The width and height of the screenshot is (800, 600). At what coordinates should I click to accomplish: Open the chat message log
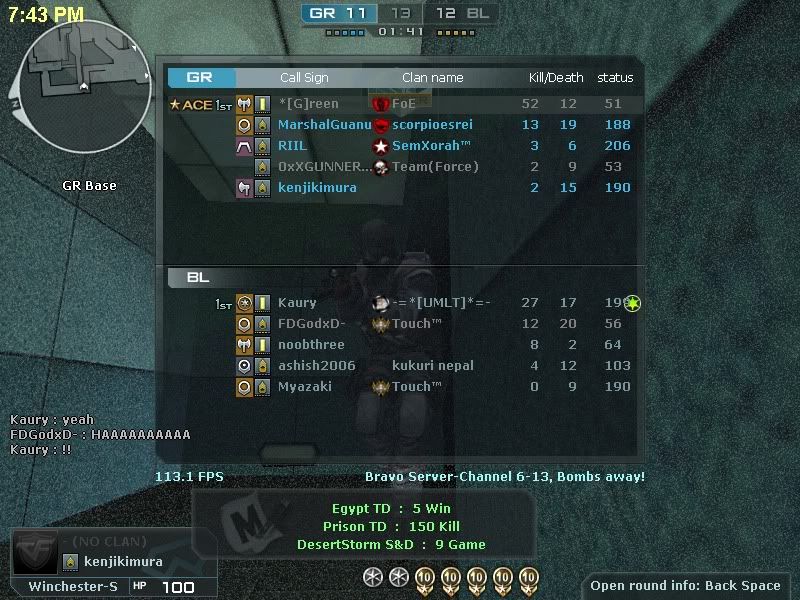click(x=100, y=435)
